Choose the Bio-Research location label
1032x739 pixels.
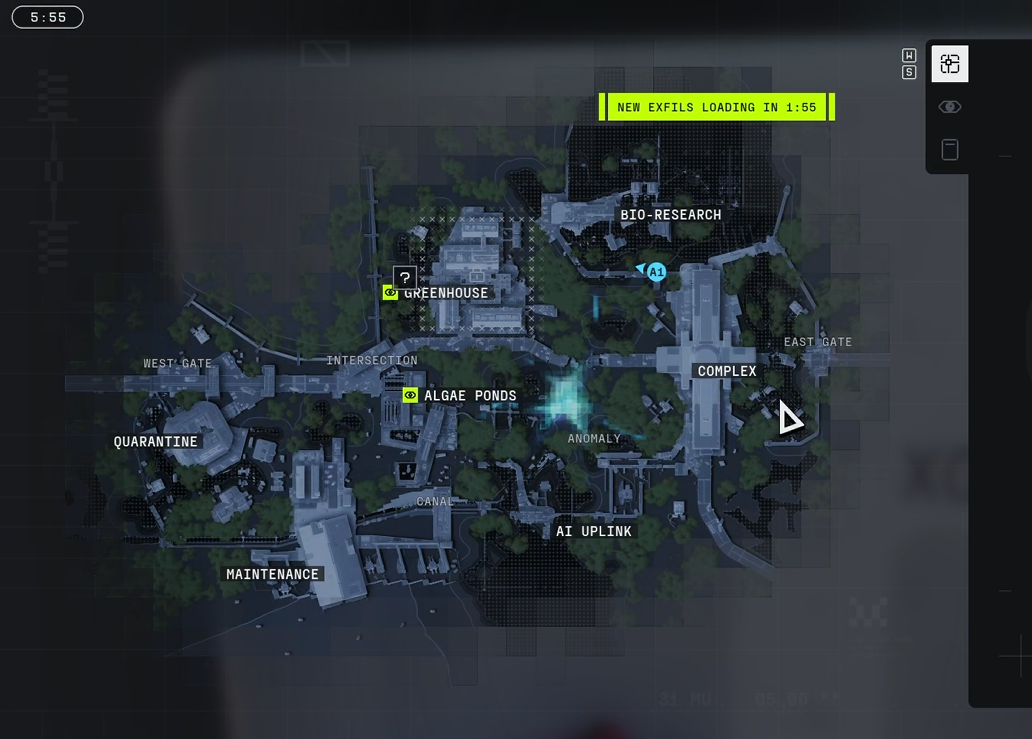click(x=670, y=215)
